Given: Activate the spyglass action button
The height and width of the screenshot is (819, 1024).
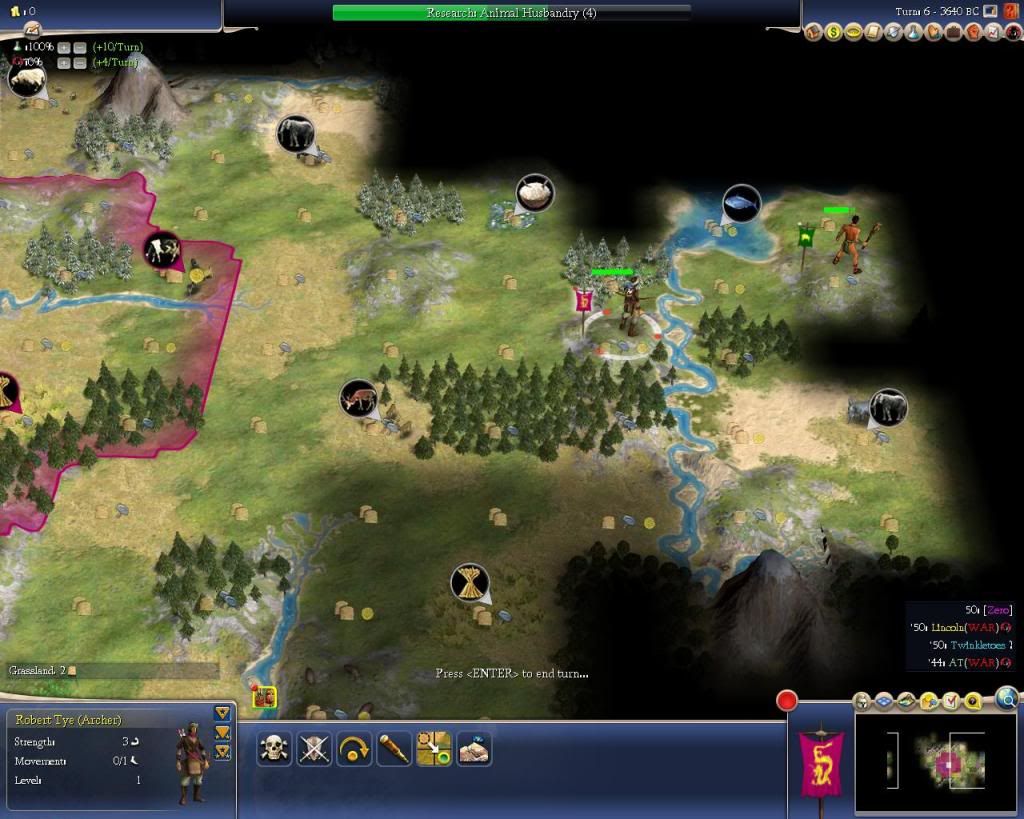Looking at the screenshot, I should [394, 748].
